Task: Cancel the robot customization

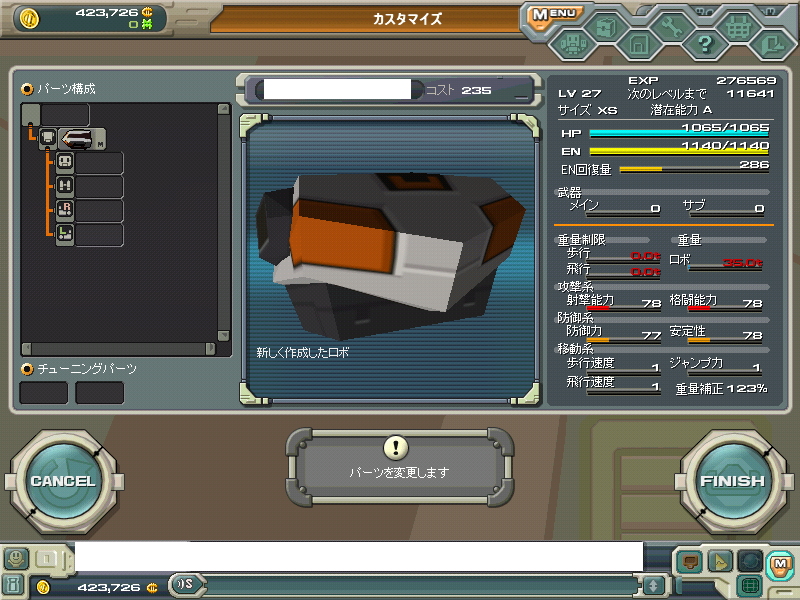Action: click(62, 481)
